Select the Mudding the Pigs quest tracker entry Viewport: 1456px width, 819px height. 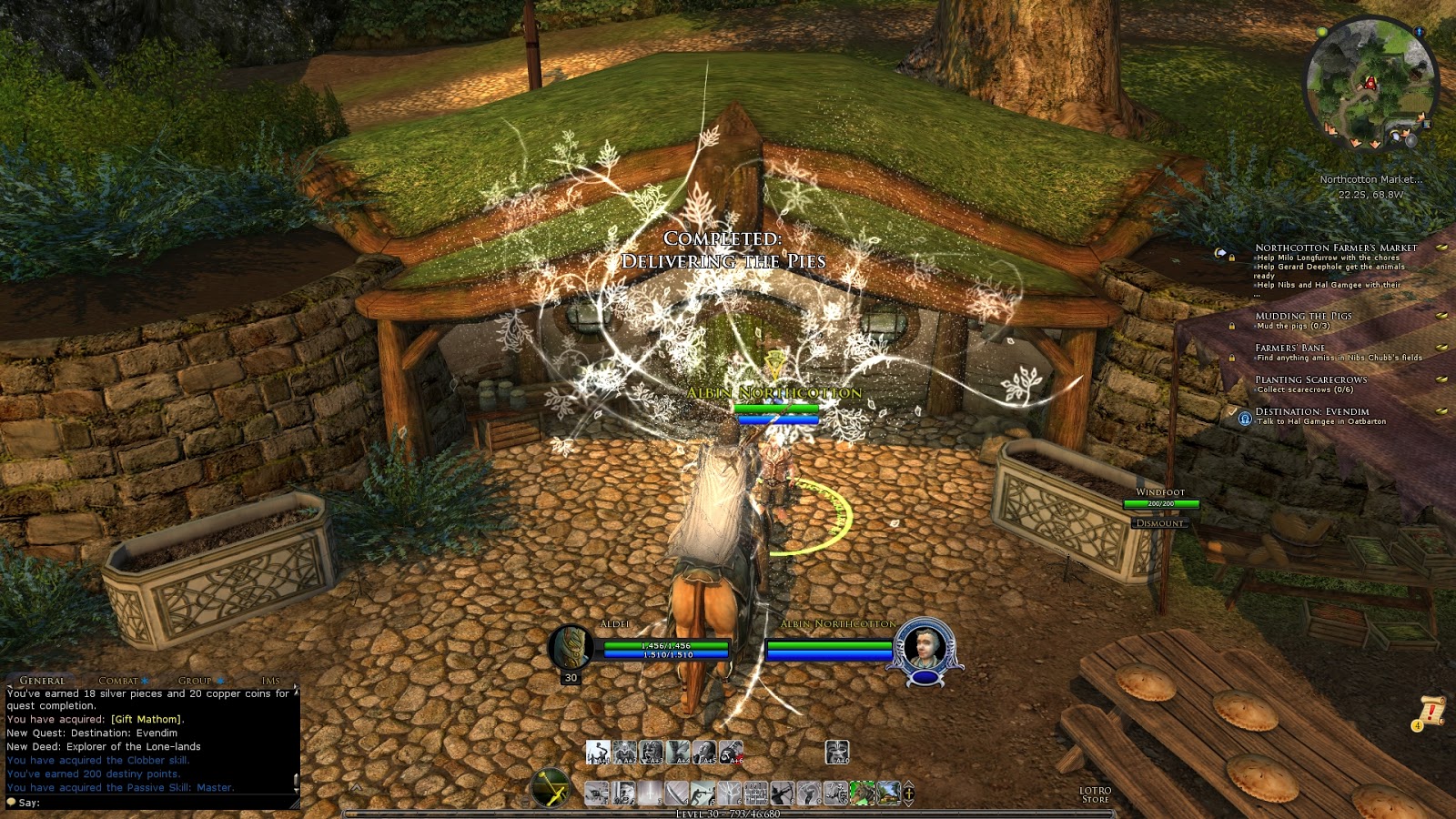(x=1303, y=316)
